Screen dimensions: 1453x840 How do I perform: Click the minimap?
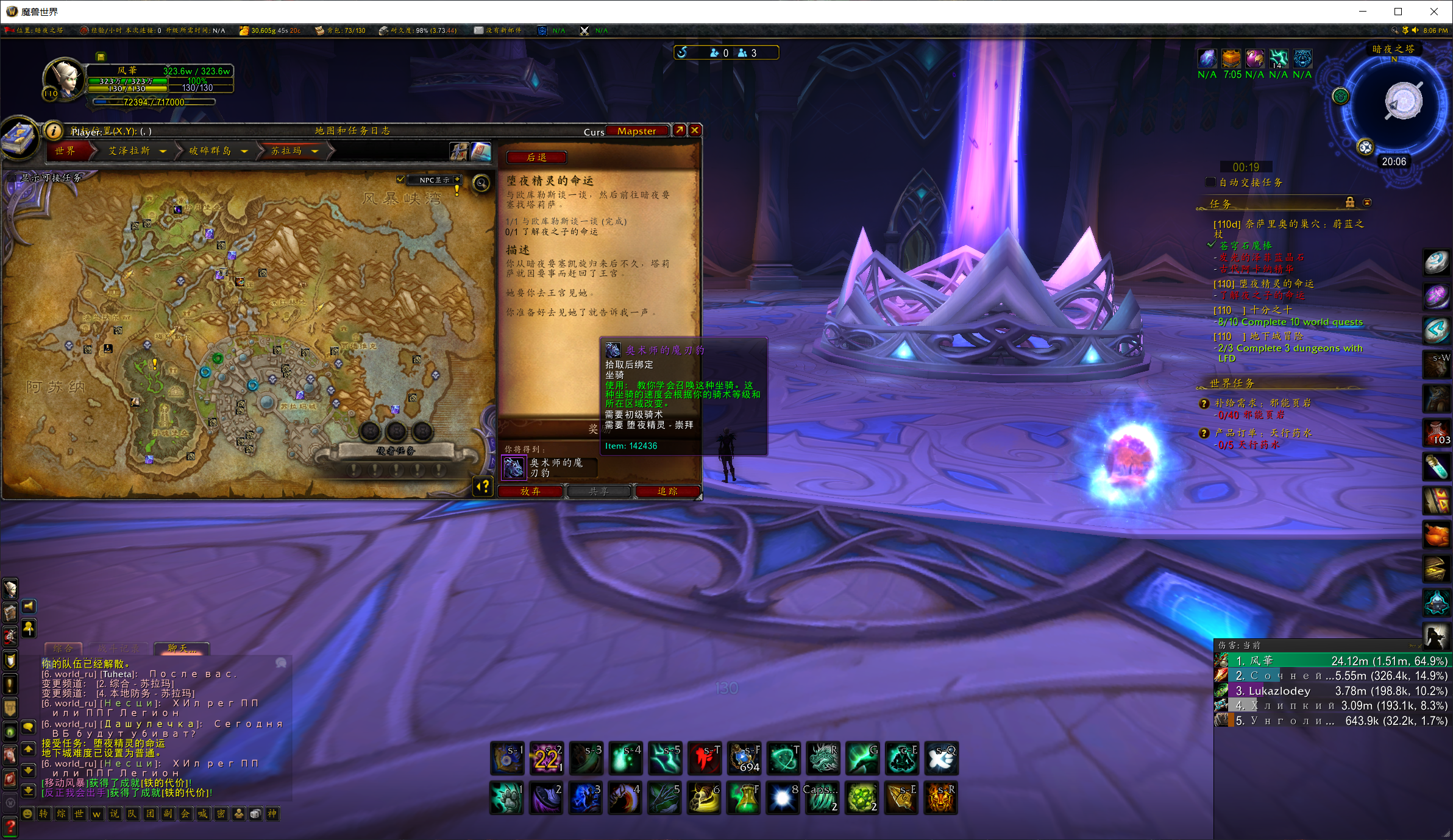(x=1403, y=102)
